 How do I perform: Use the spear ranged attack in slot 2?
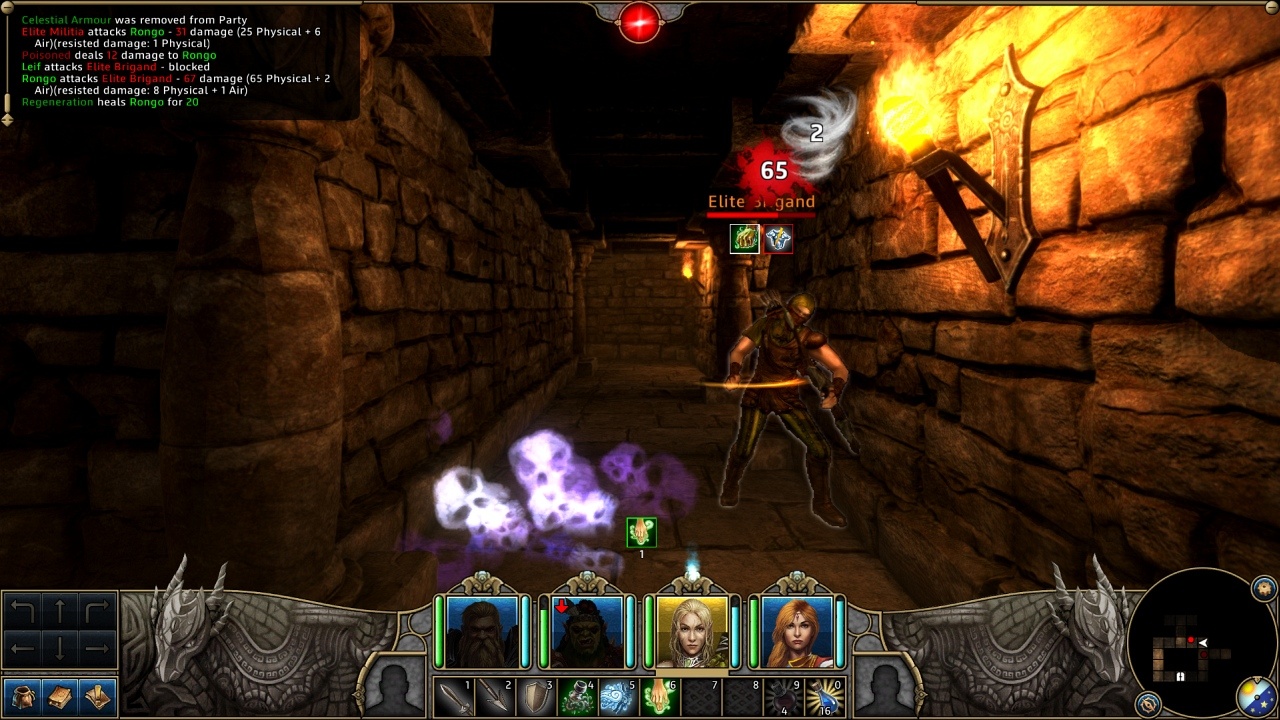coord(494,697)
